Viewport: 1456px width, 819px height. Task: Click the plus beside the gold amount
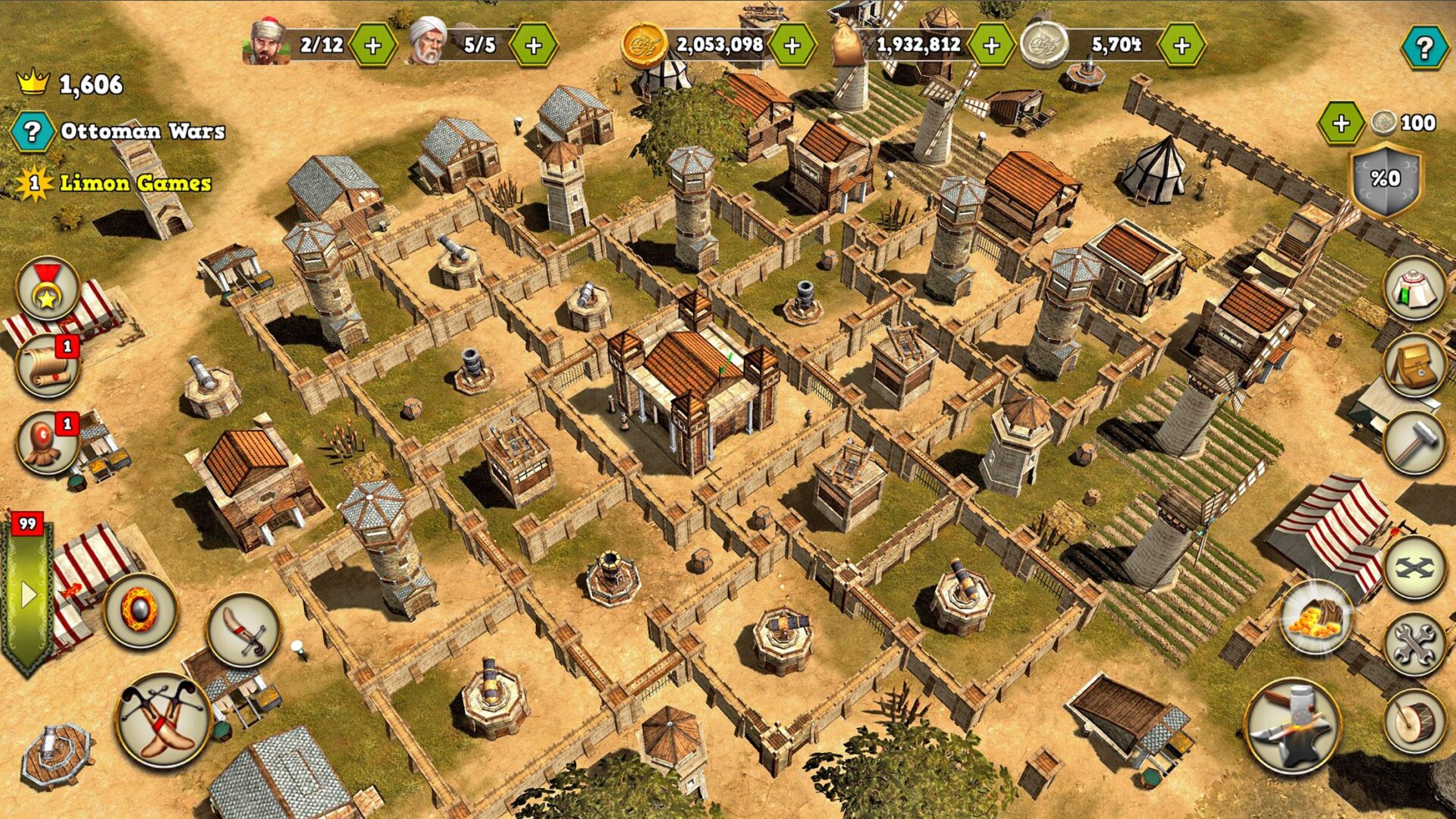pos(791,45)
